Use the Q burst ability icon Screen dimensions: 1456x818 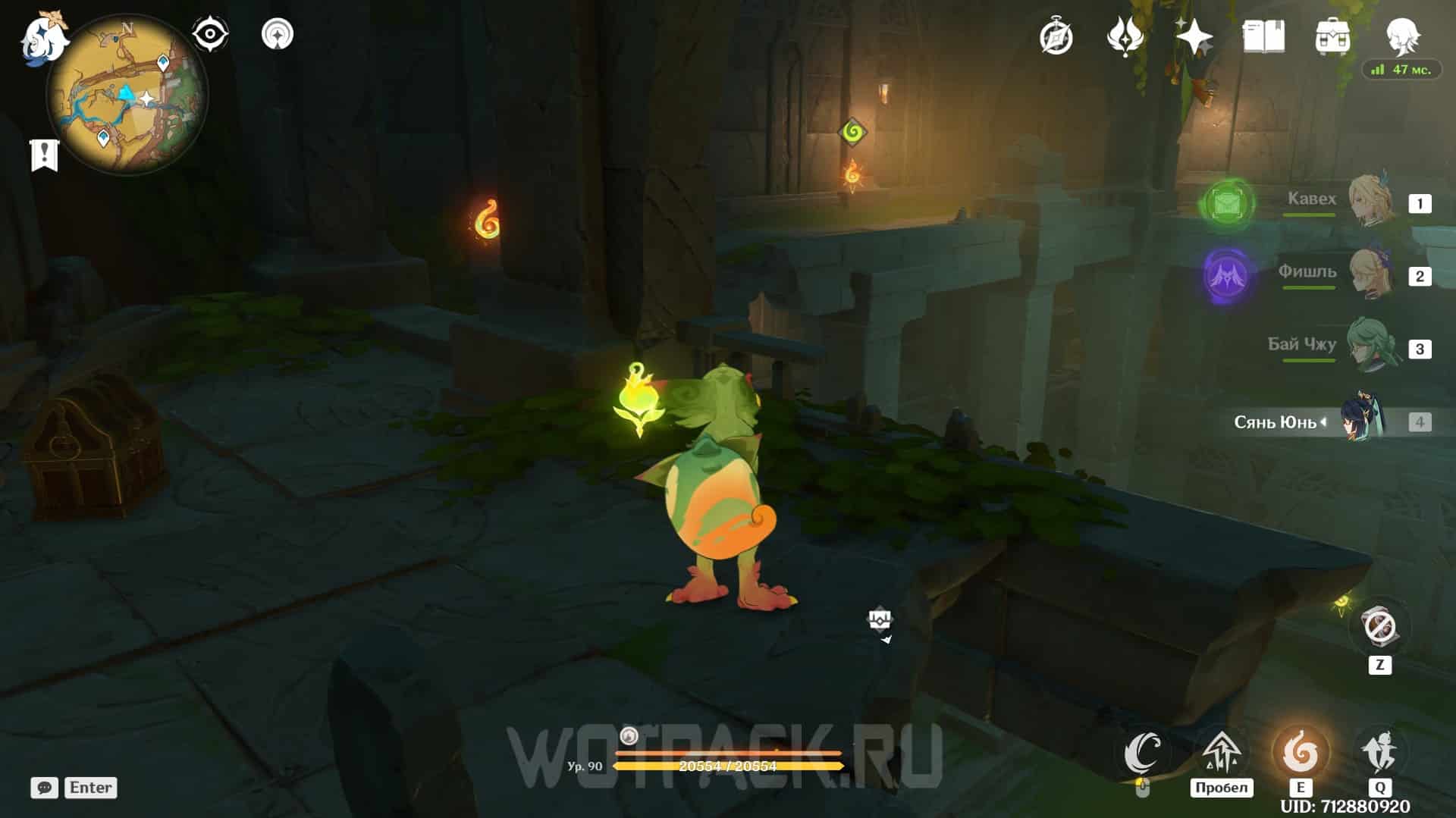click(x=1380, y=752)
